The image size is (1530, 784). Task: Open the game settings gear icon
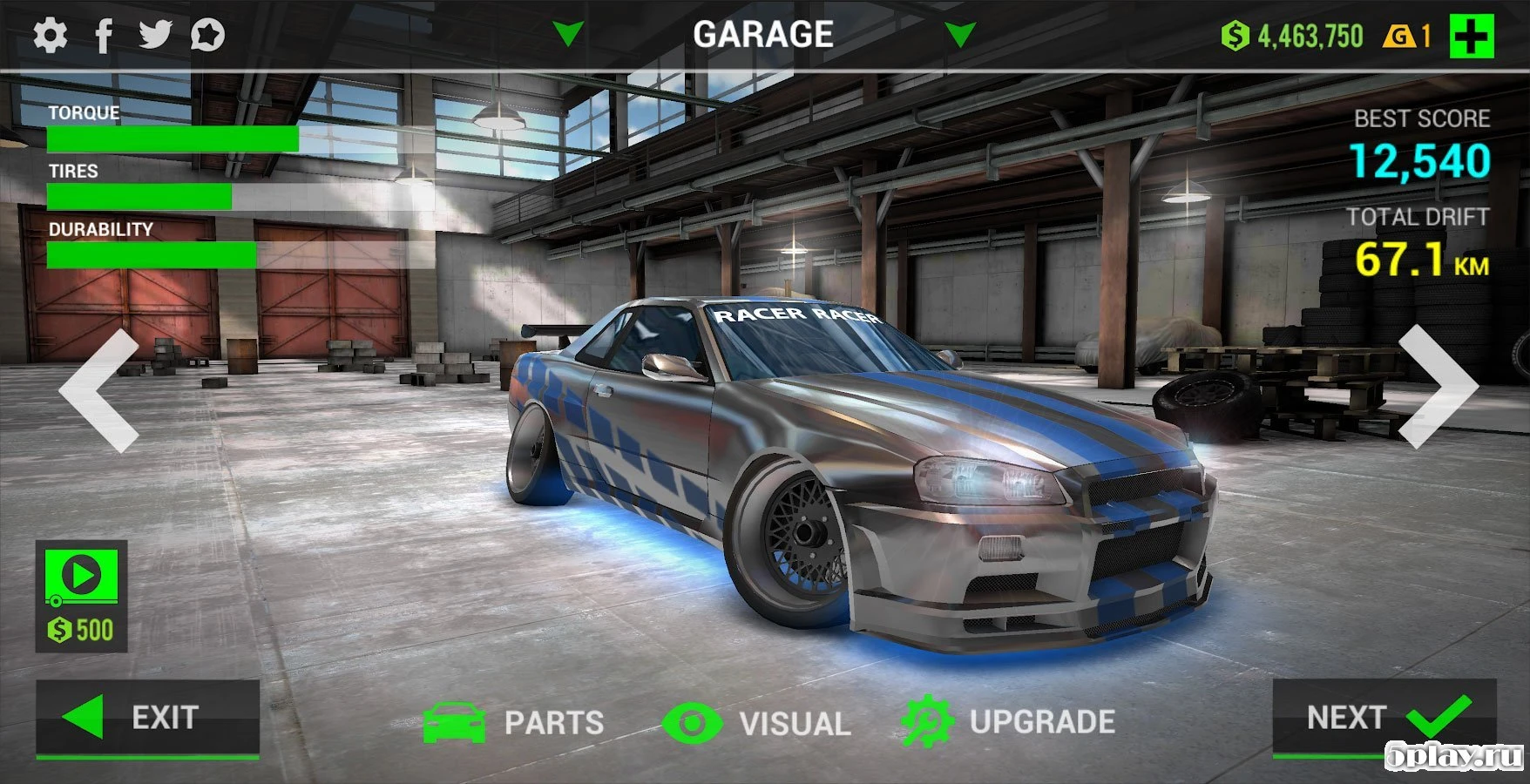[50, 35]
